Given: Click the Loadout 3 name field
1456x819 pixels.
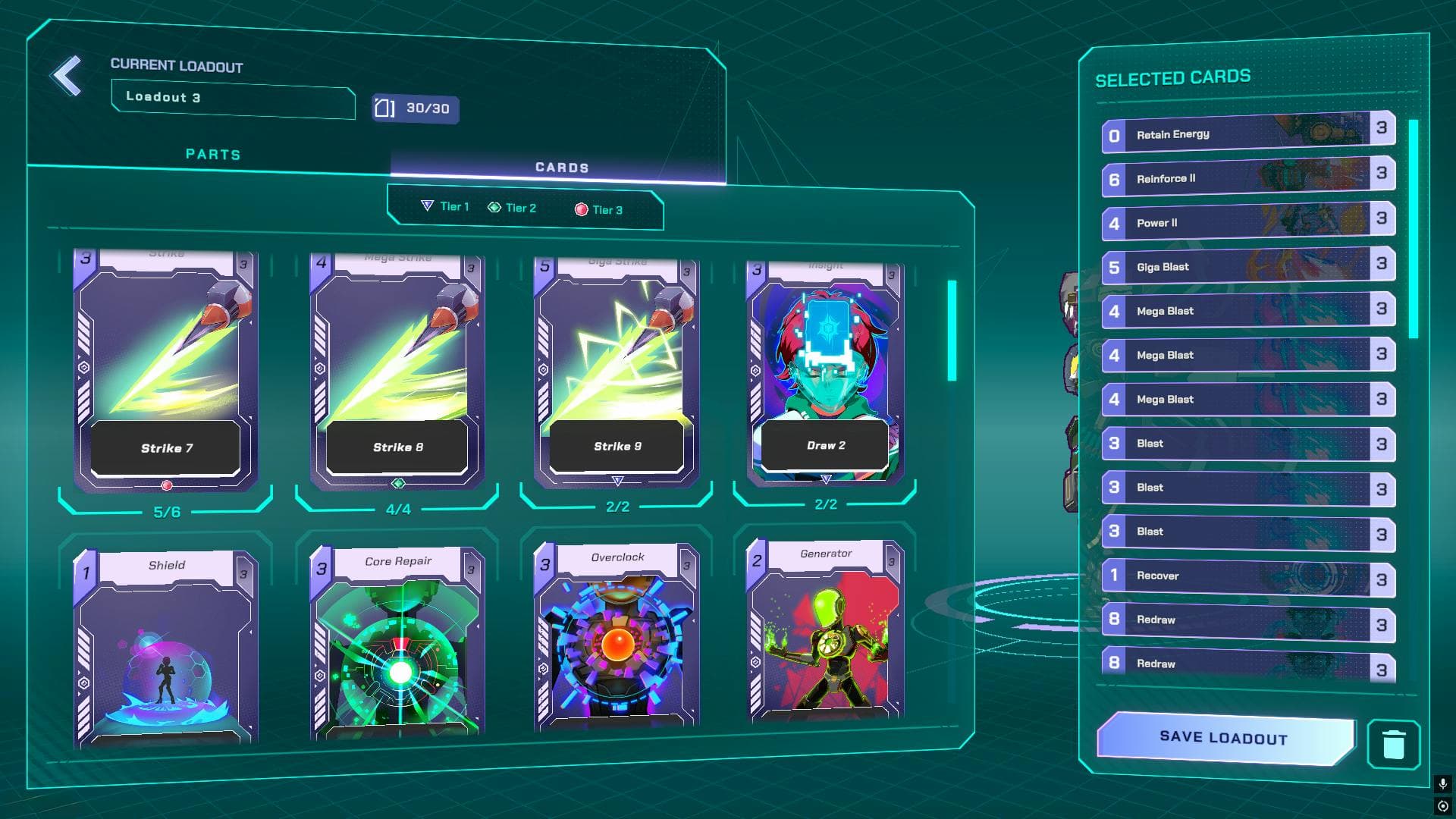Looking at the screenshot, I should 233,99.
